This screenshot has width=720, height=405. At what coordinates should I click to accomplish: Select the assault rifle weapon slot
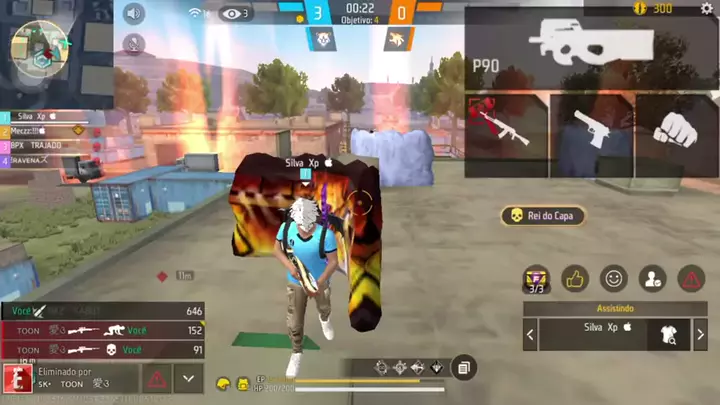(507, 126)
